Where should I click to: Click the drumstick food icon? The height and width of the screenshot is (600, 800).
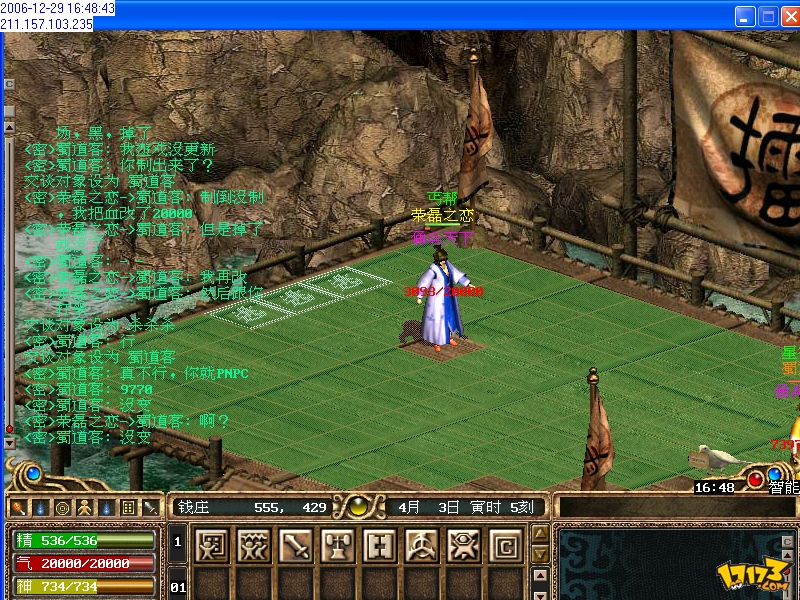click(x=17, y=507)
